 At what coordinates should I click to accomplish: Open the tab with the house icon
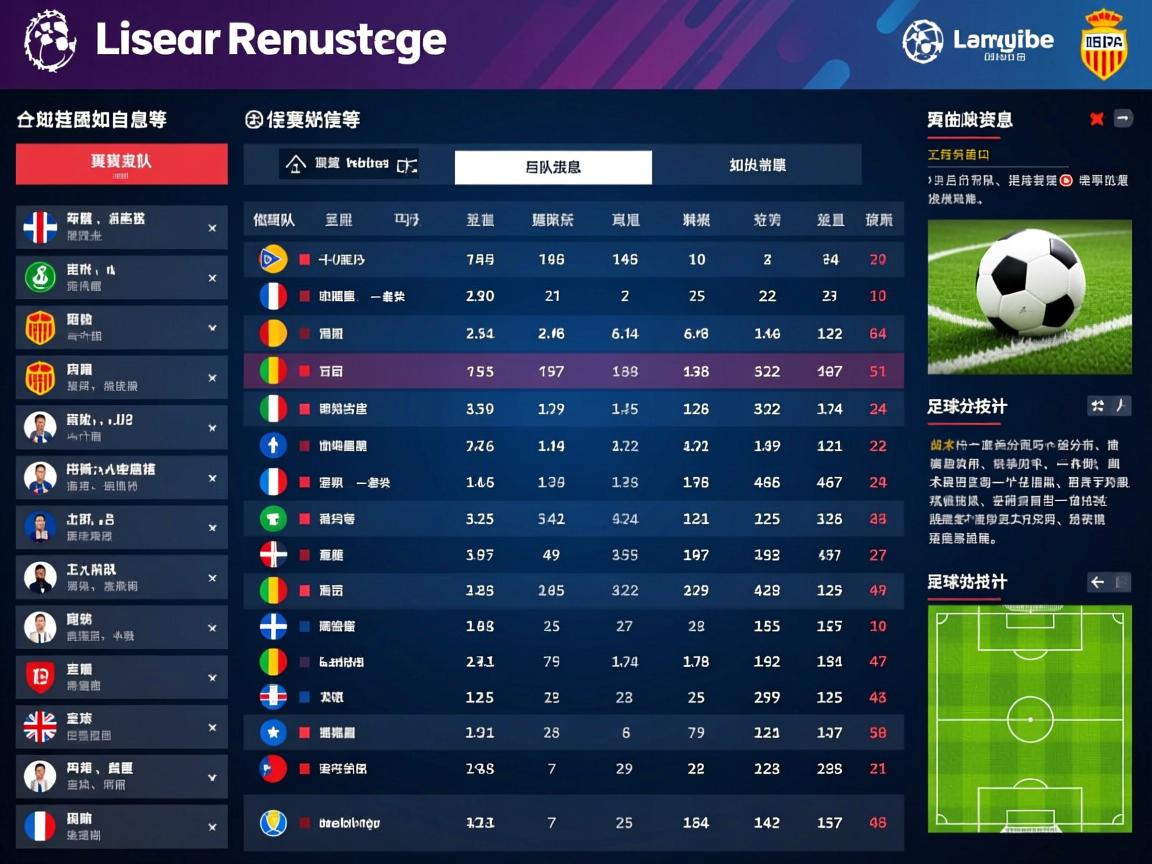349,164
